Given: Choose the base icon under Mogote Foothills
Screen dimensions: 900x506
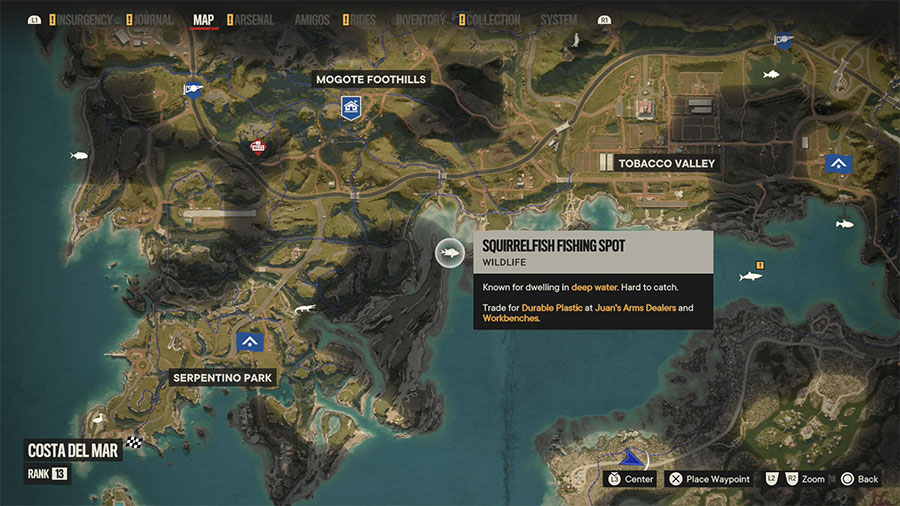Looking at the screenshot, I should coord(350,107).
